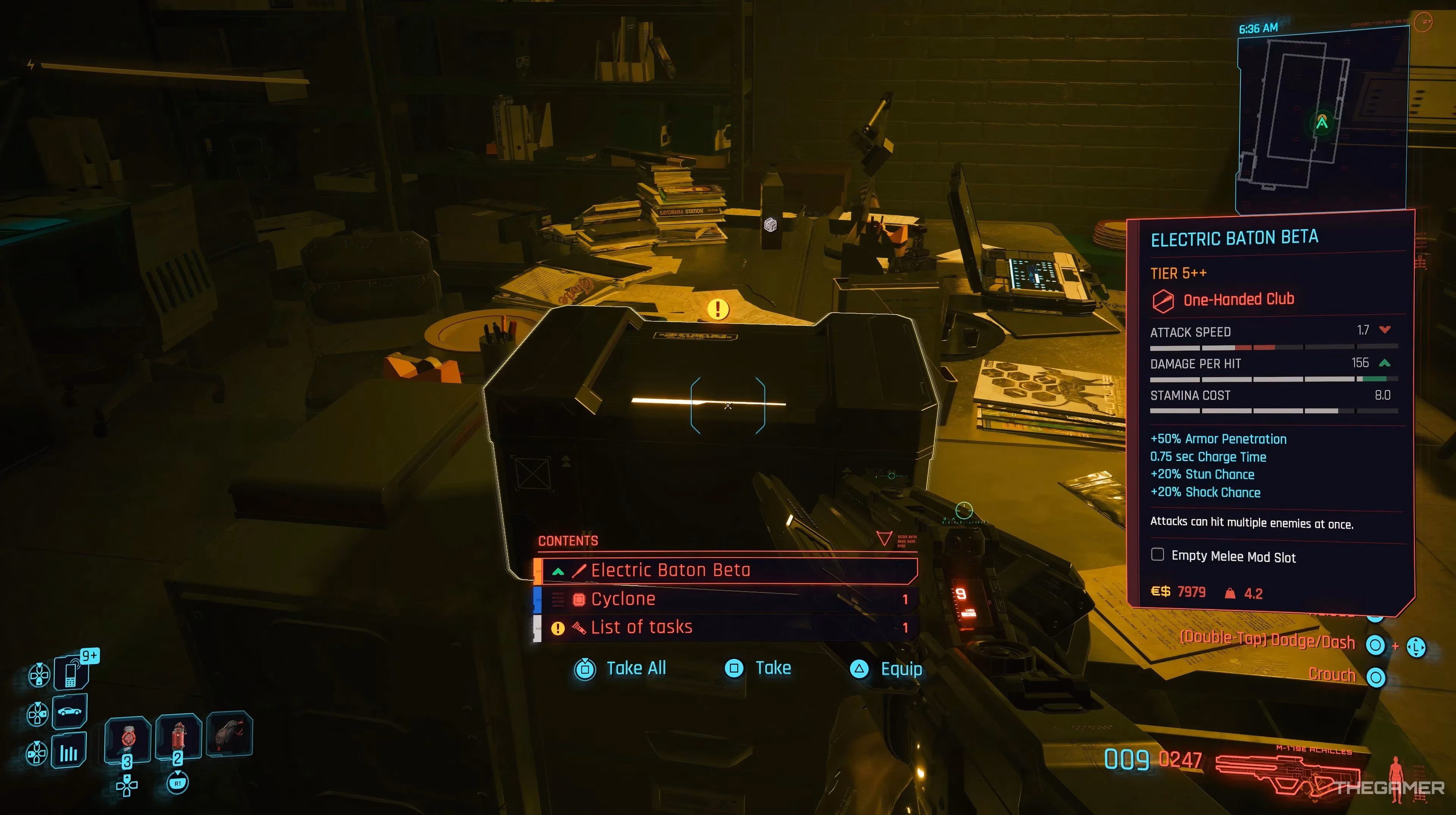The height and width of the screenshot is (815, 1456).
Task: Activate the arm cyberware gadget slot
Action: pos(229,734)
